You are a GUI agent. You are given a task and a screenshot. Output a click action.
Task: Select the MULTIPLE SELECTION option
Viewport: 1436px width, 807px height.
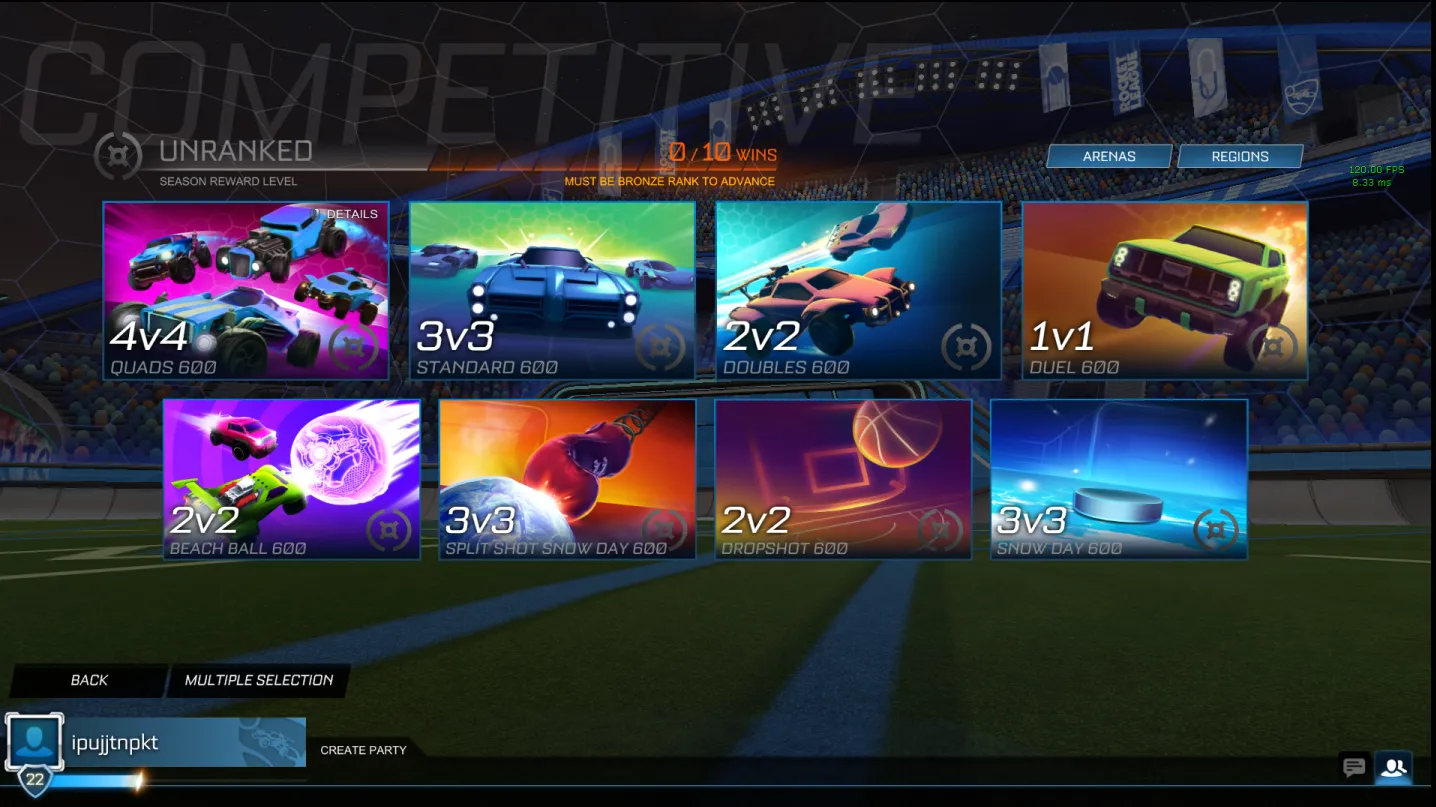click(x=258, y=679)
